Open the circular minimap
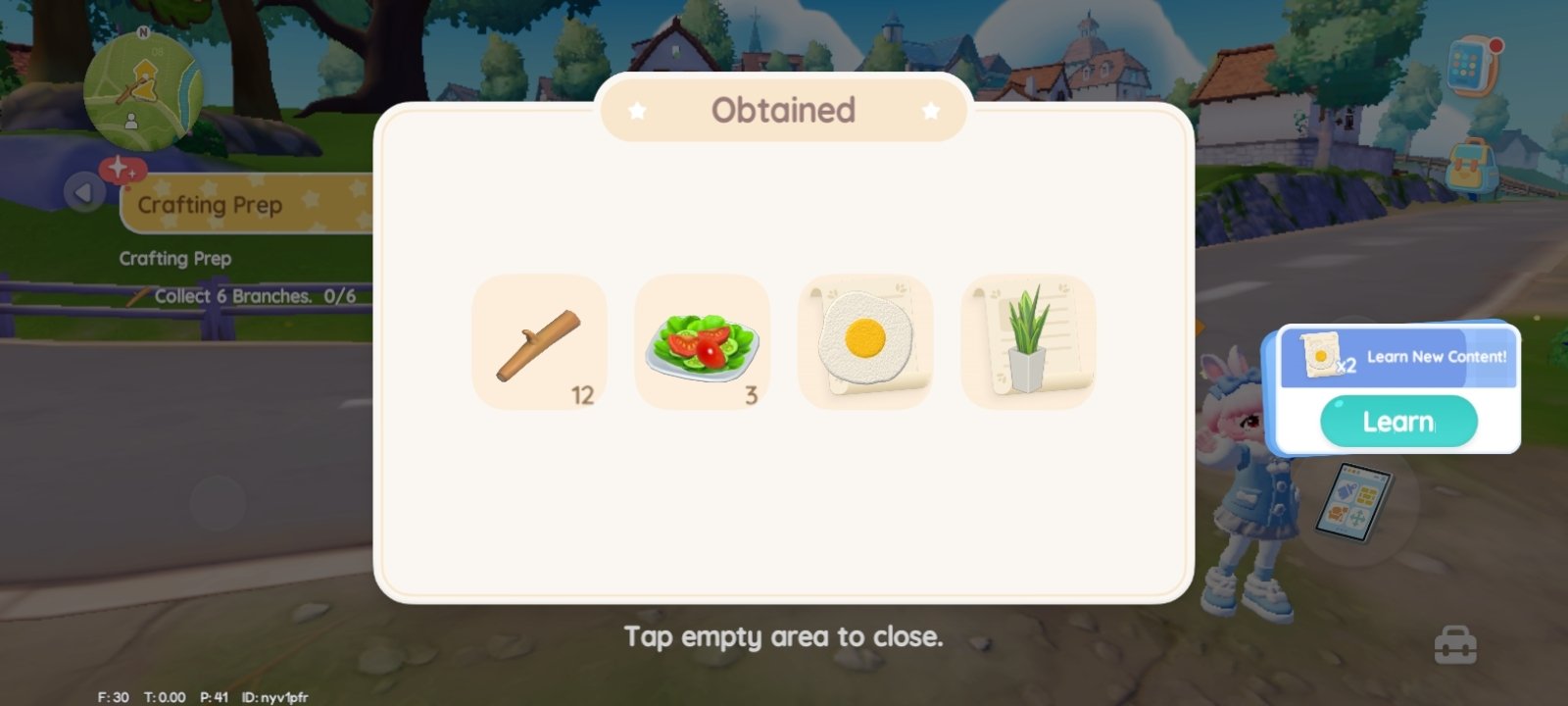Image resolution: width=1568 pixels, height=706 pixels. point(143,91)
